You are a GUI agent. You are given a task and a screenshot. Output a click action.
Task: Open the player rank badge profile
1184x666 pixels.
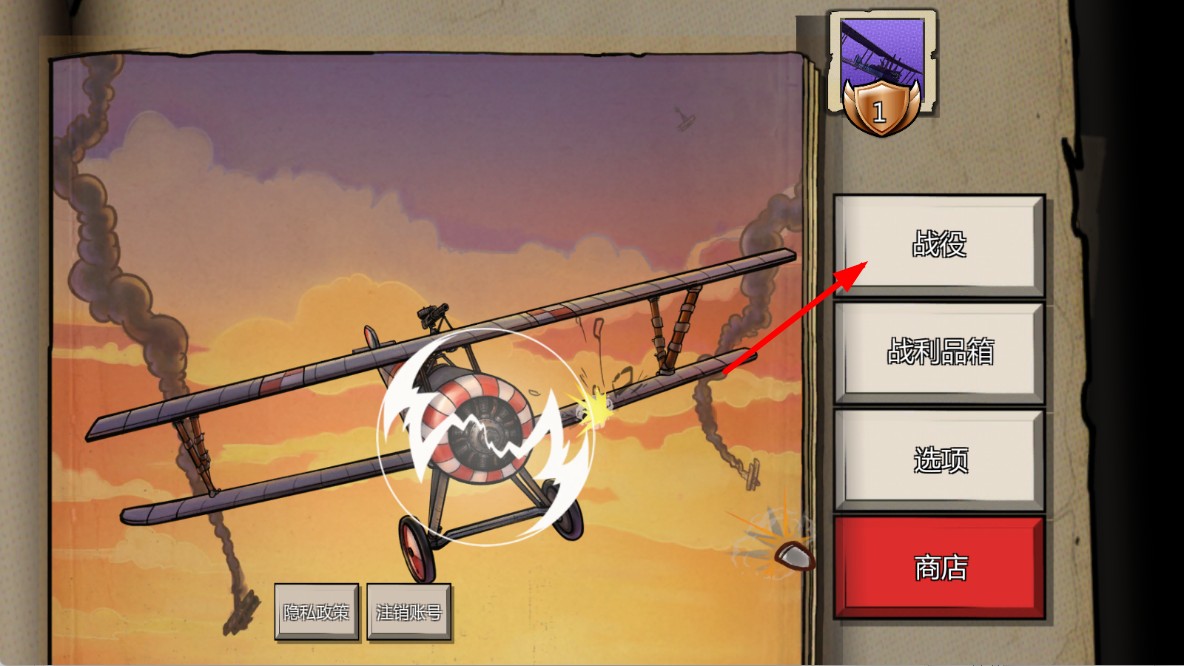[880, 73]
